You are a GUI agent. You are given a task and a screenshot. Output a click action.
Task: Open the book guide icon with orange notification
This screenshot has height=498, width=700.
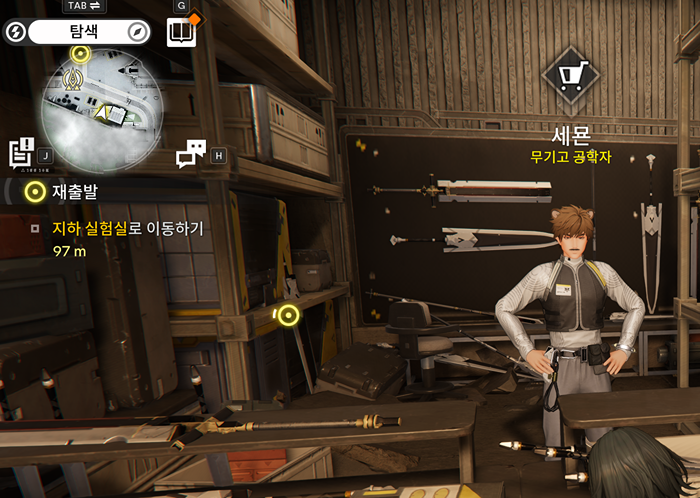pos(181,33)
